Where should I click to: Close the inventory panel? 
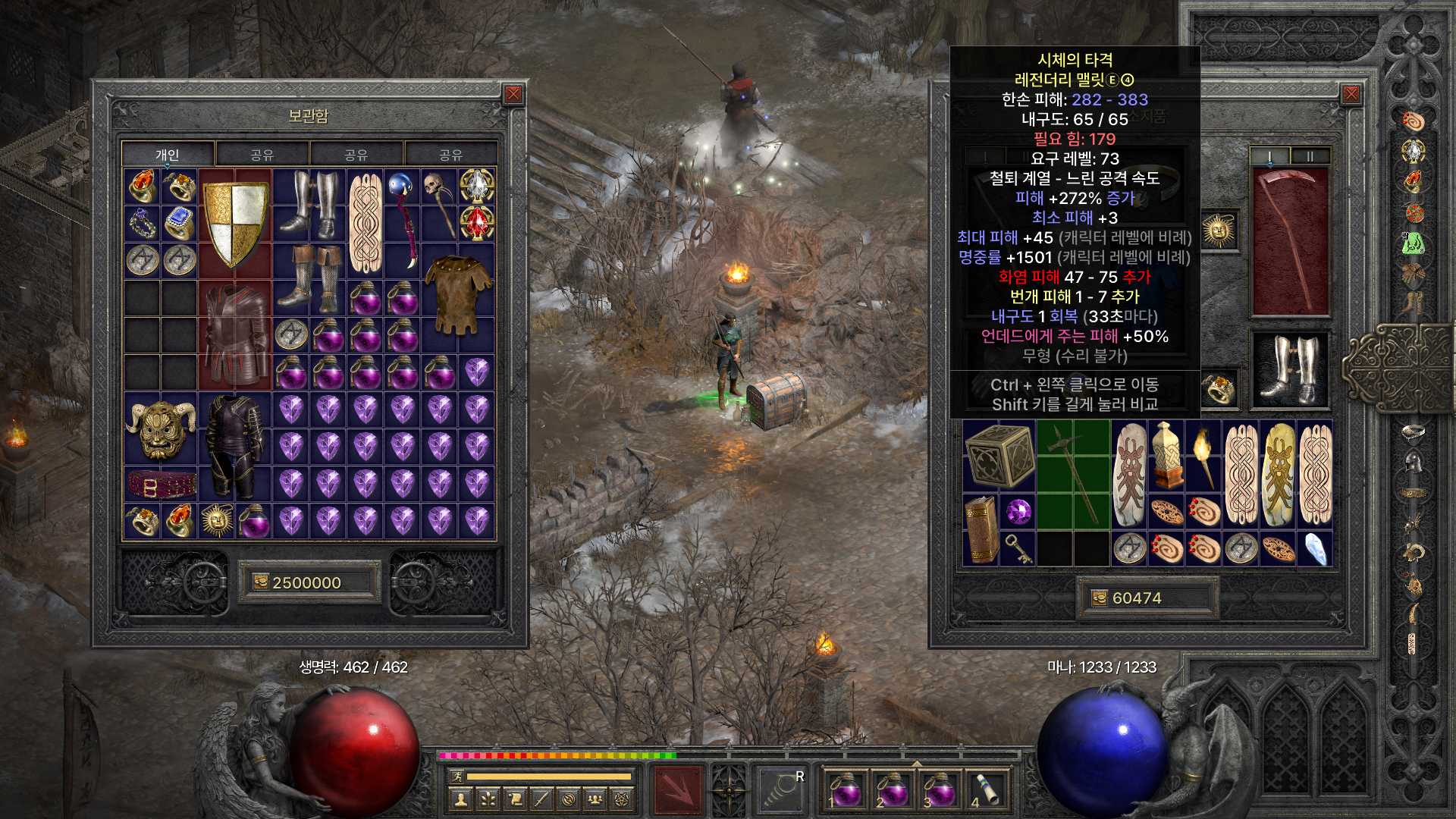tap(1351, 94)
